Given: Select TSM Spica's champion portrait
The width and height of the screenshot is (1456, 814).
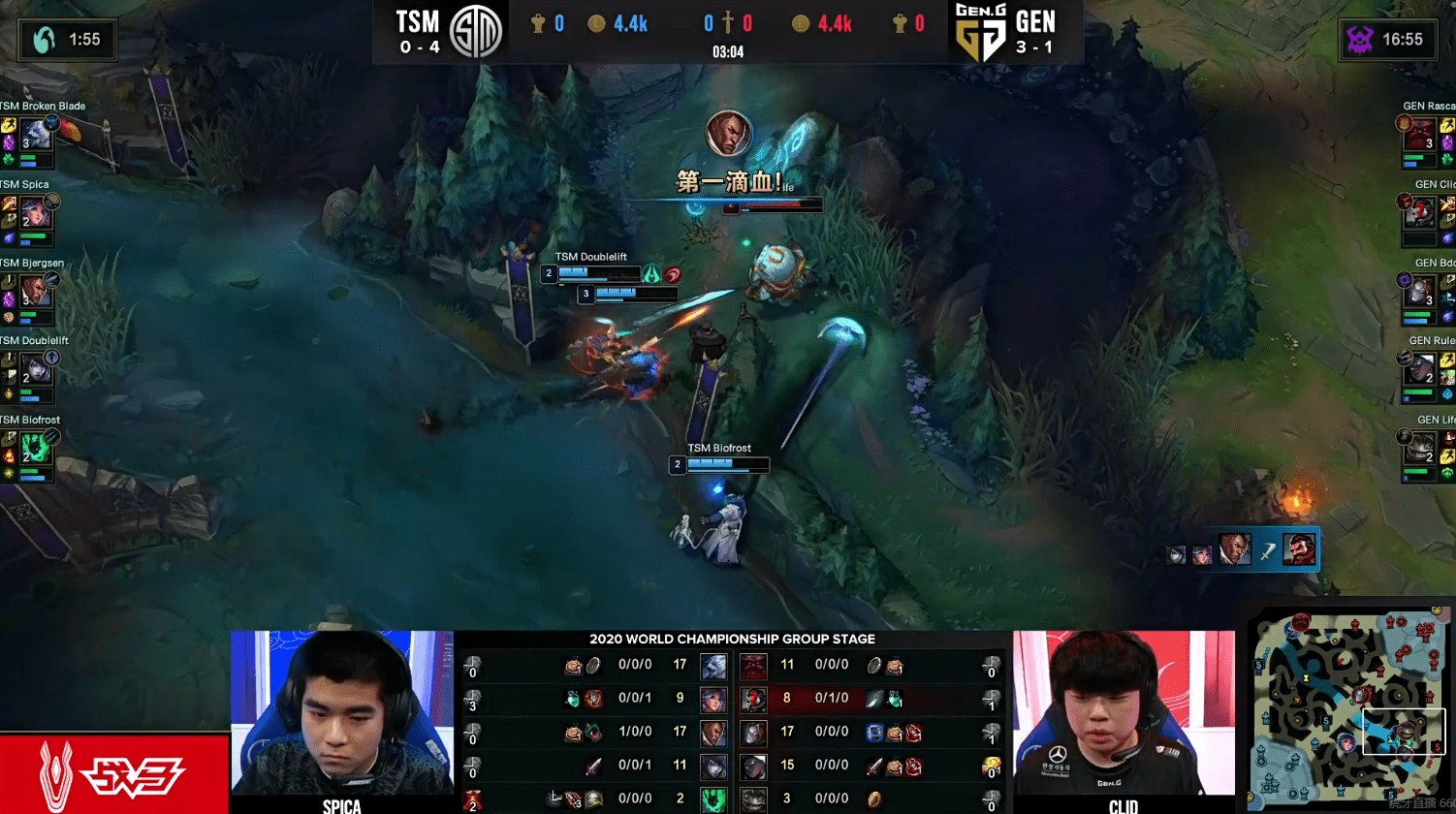Looking at the screenshot, I should click(35, 212).
